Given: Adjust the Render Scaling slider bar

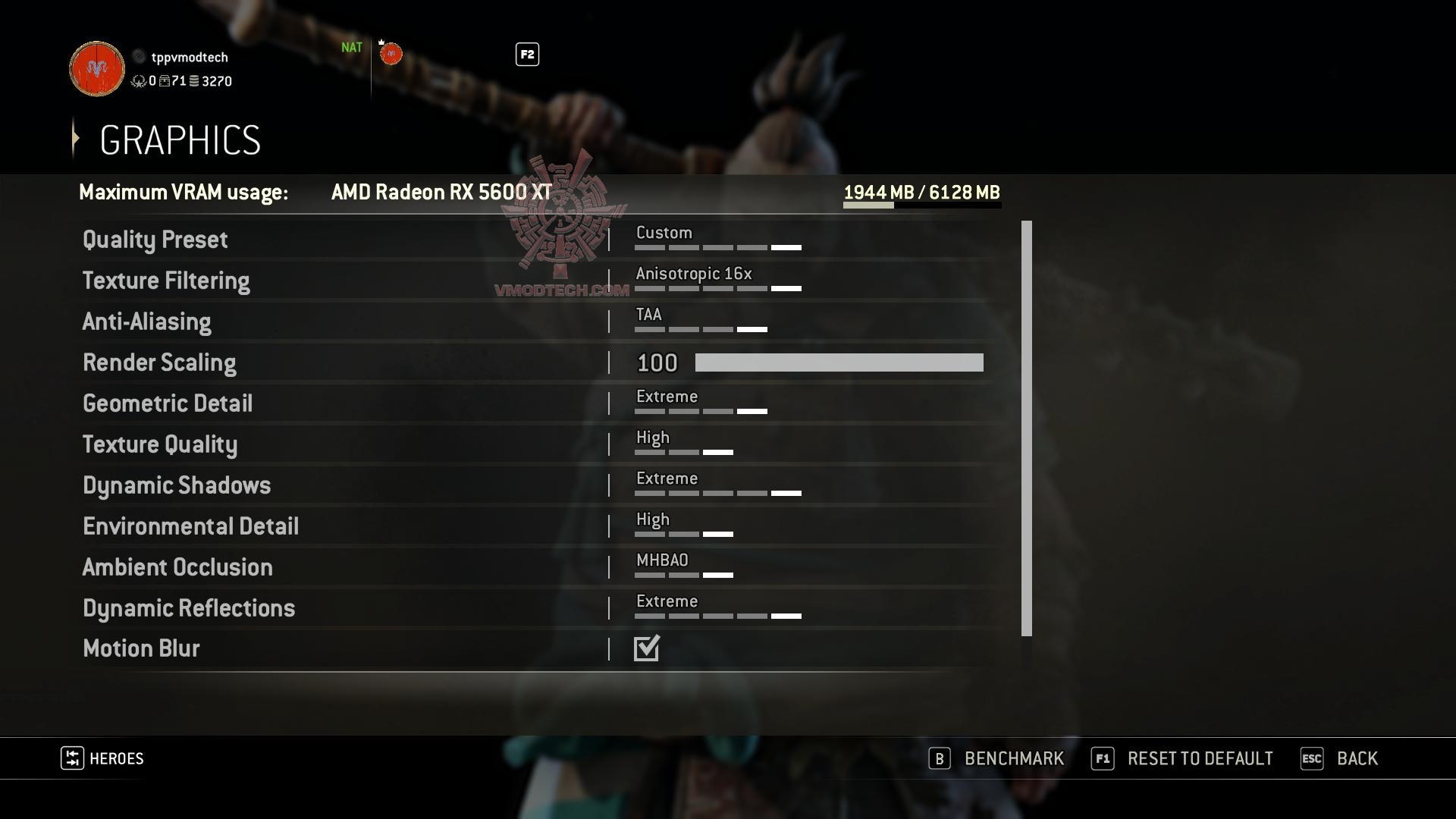Looking at the screenshot, I should click(x=839, y=362).
